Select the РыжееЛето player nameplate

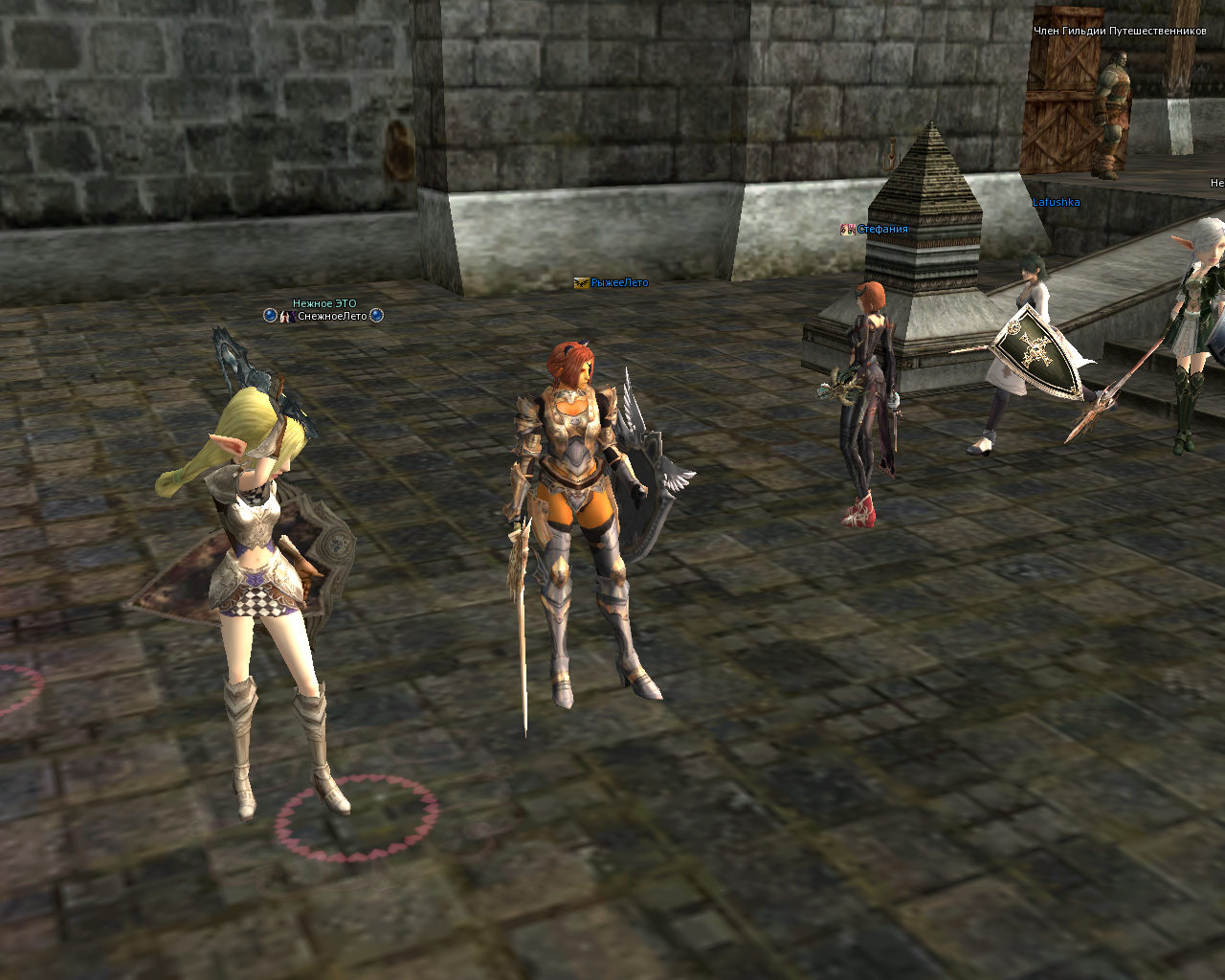tap(619, 283)
